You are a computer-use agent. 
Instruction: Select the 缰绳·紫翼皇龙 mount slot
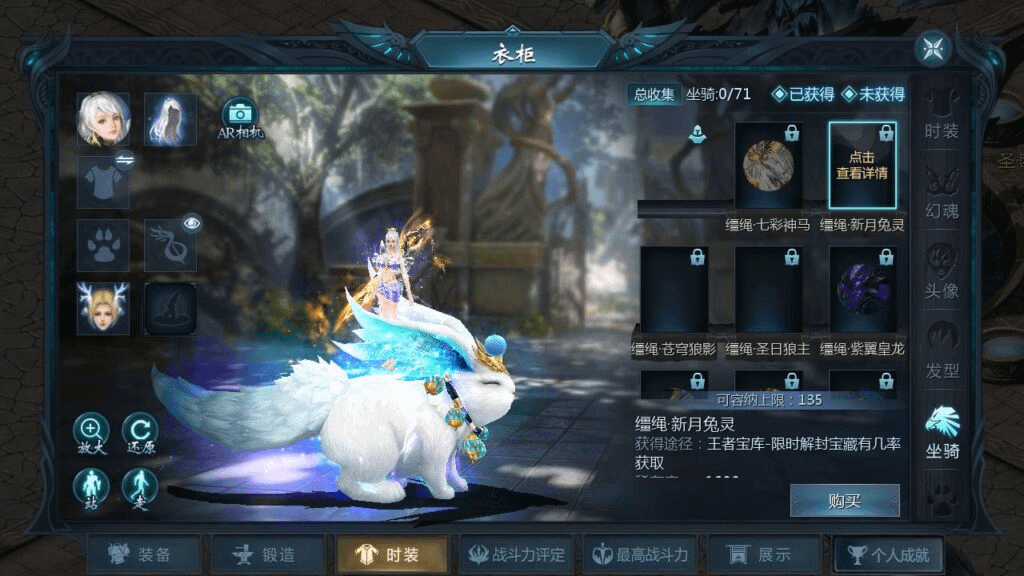click(x=862, y=290)
